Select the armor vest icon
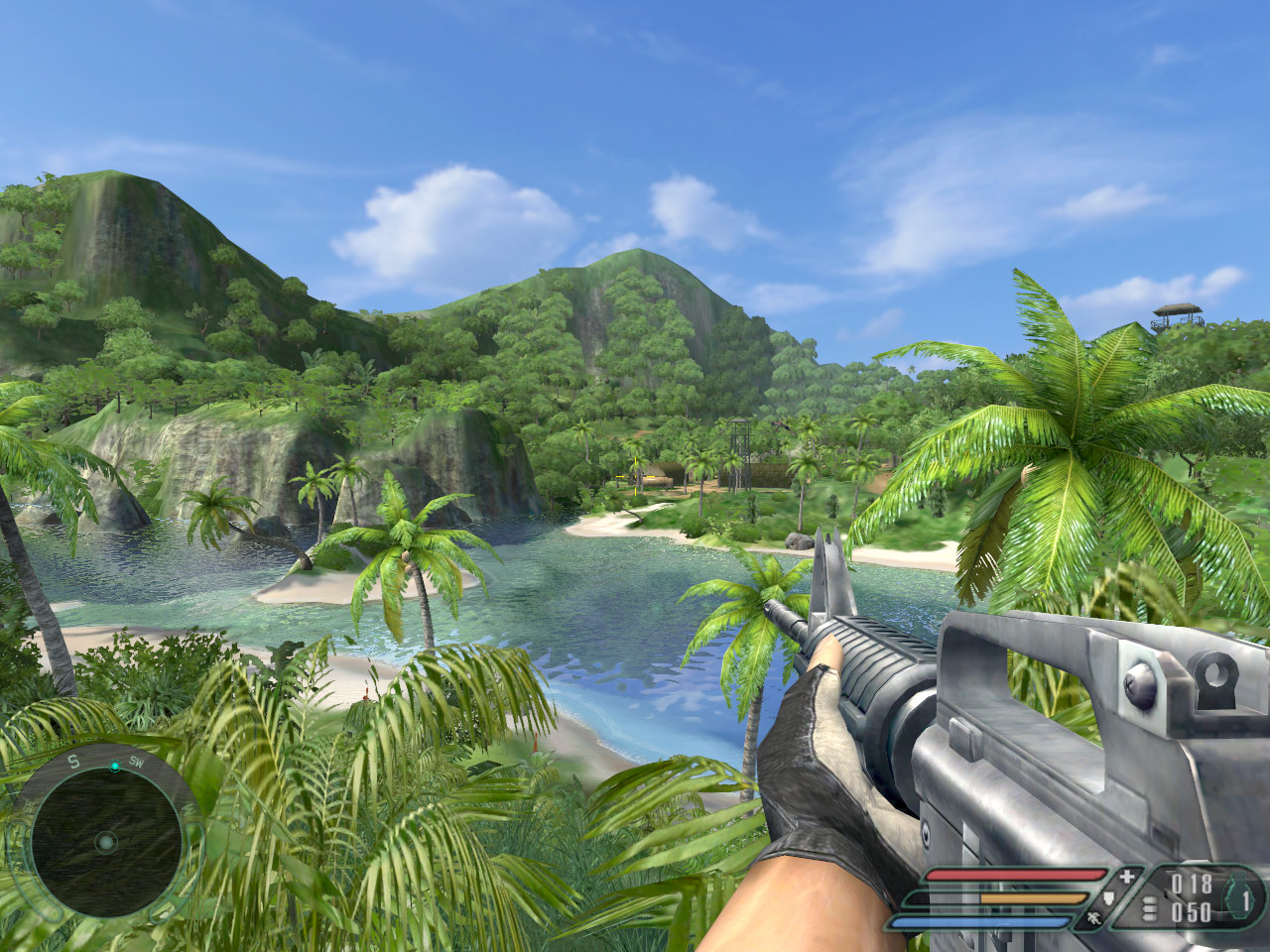 tap(1108, 898)
